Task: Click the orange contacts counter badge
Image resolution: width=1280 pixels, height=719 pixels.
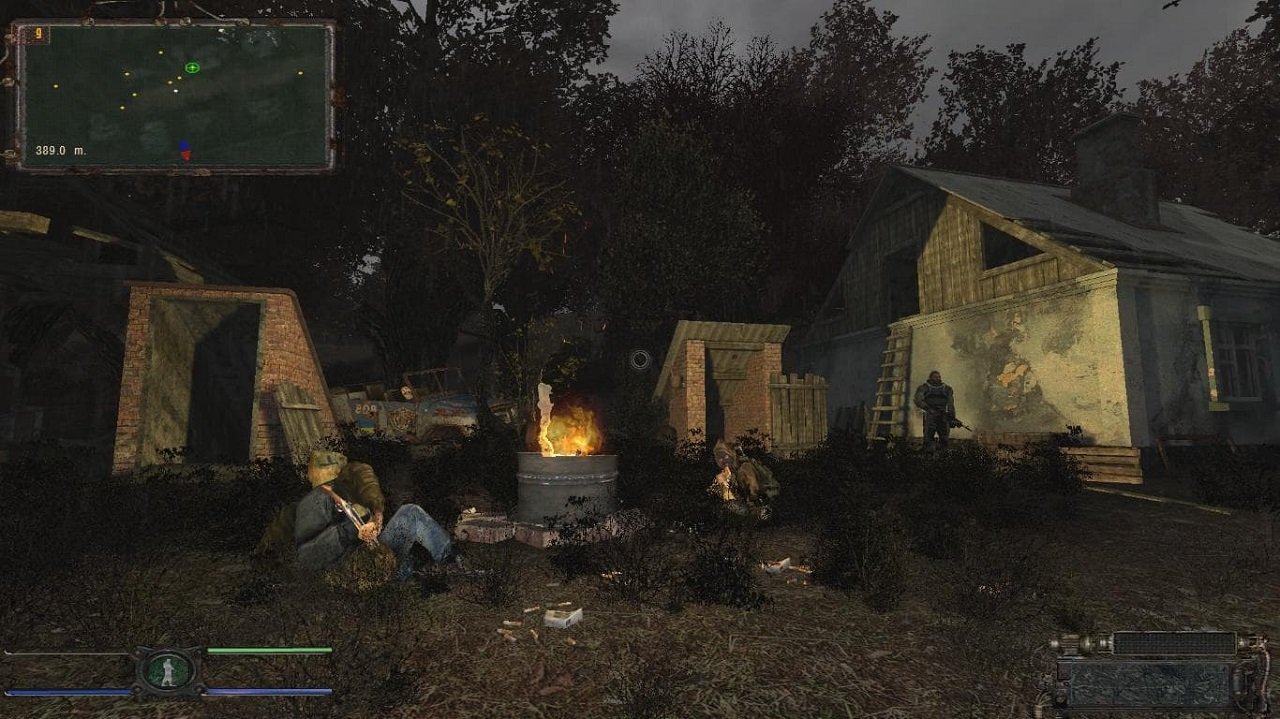Action: point(39,33)
